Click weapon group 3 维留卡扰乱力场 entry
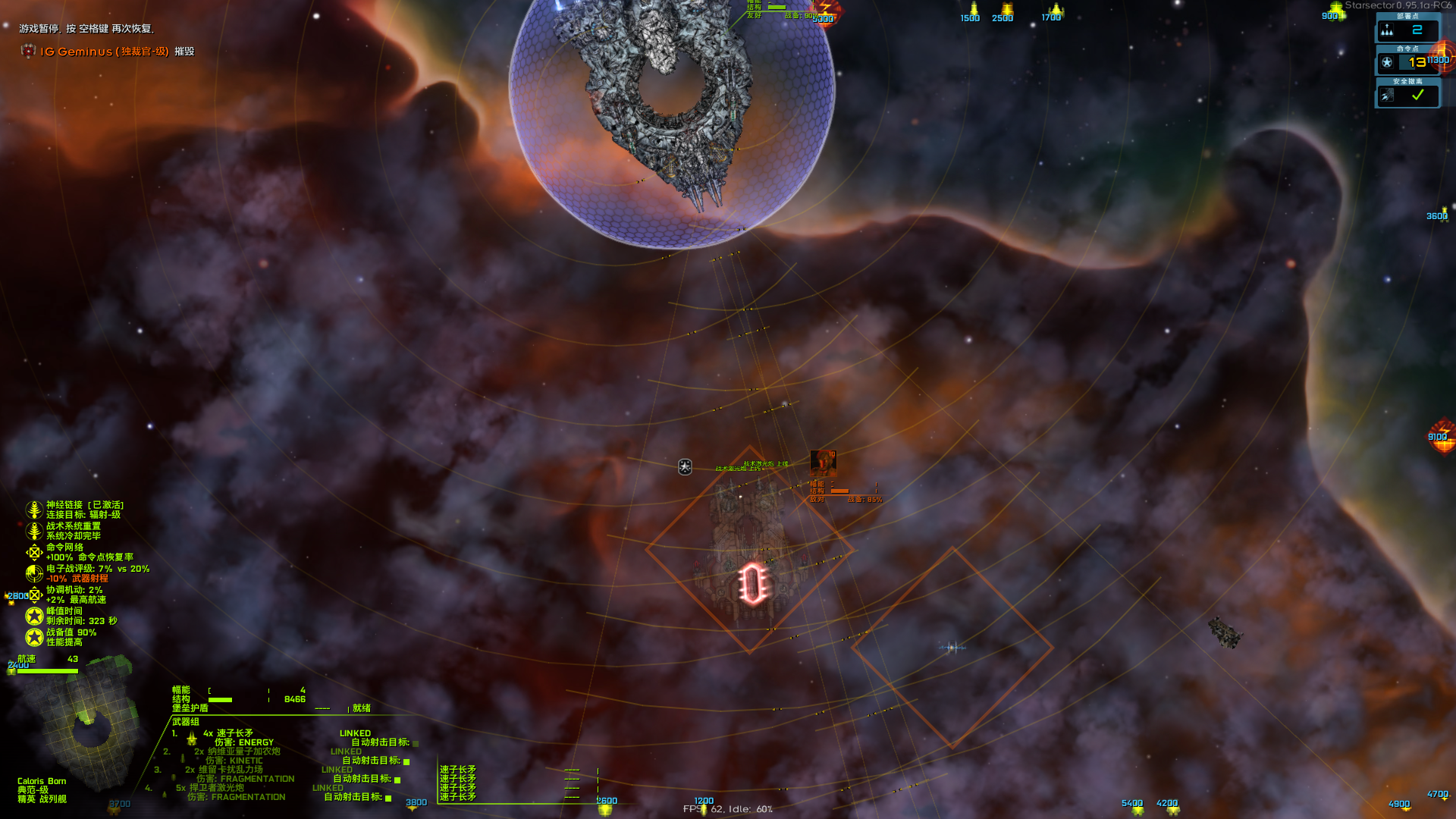 click(224, 769)
